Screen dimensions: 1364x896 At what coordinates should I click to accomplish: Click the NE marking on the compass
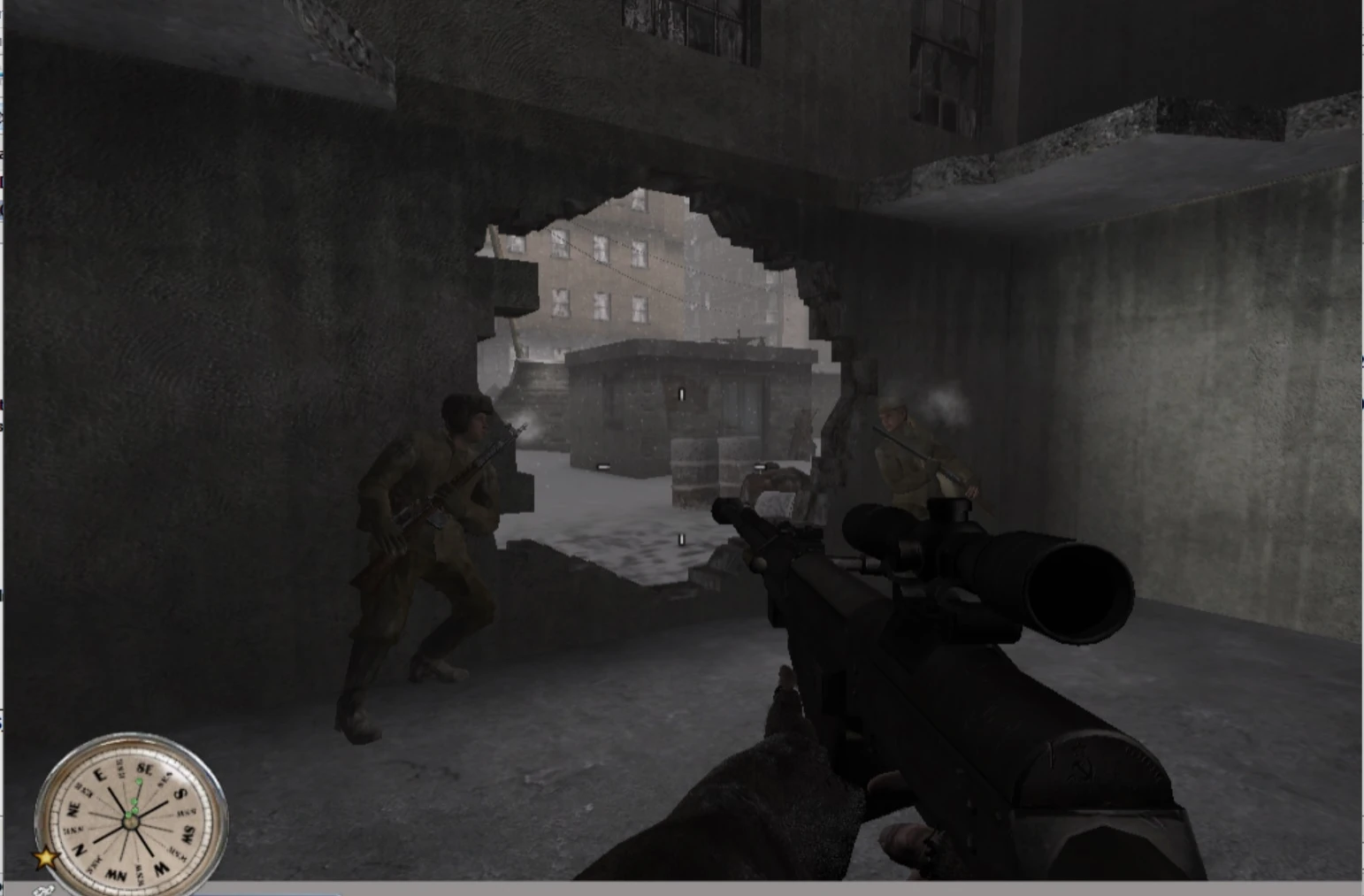74,808
